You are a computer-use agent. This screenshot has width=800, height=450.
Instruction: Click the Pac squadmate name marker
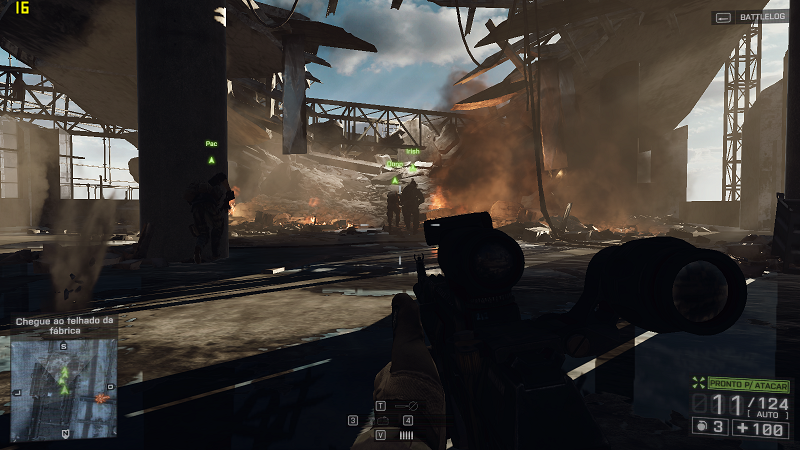click(x=211, y=144)
